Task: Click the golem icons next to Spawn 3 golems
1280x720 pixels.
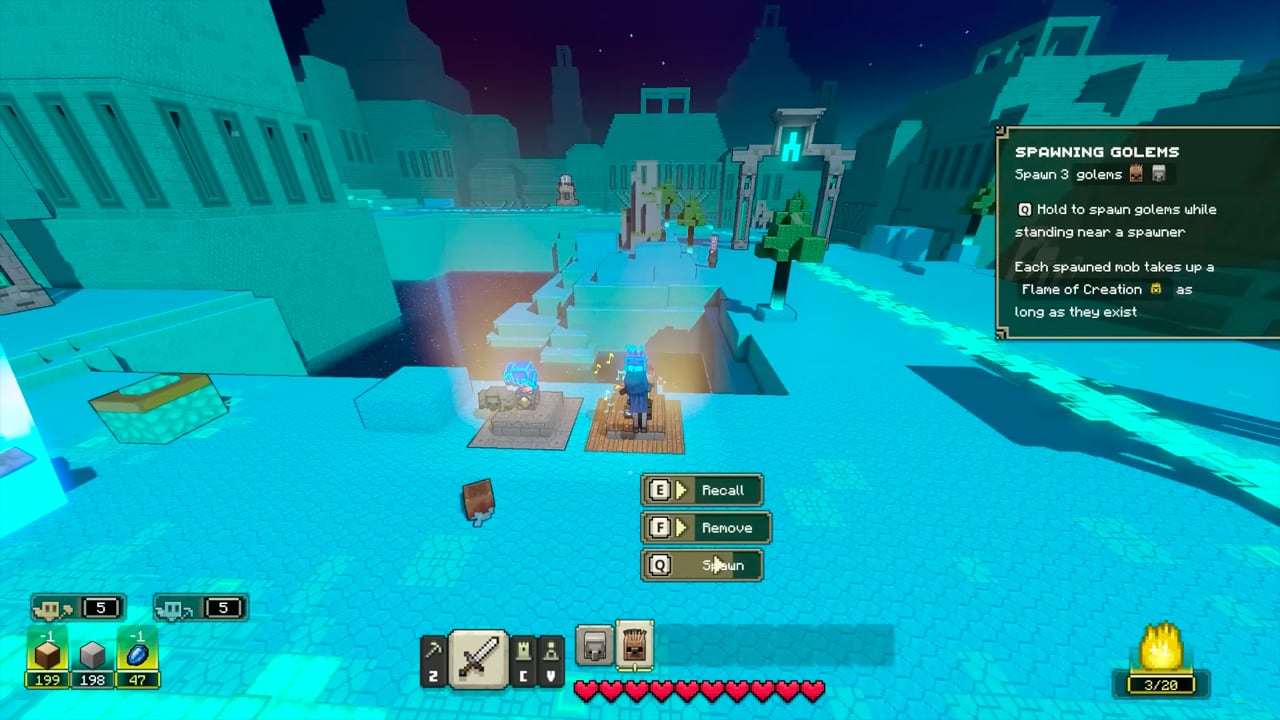Action: pyautogui.click(x=1146, y=174)
